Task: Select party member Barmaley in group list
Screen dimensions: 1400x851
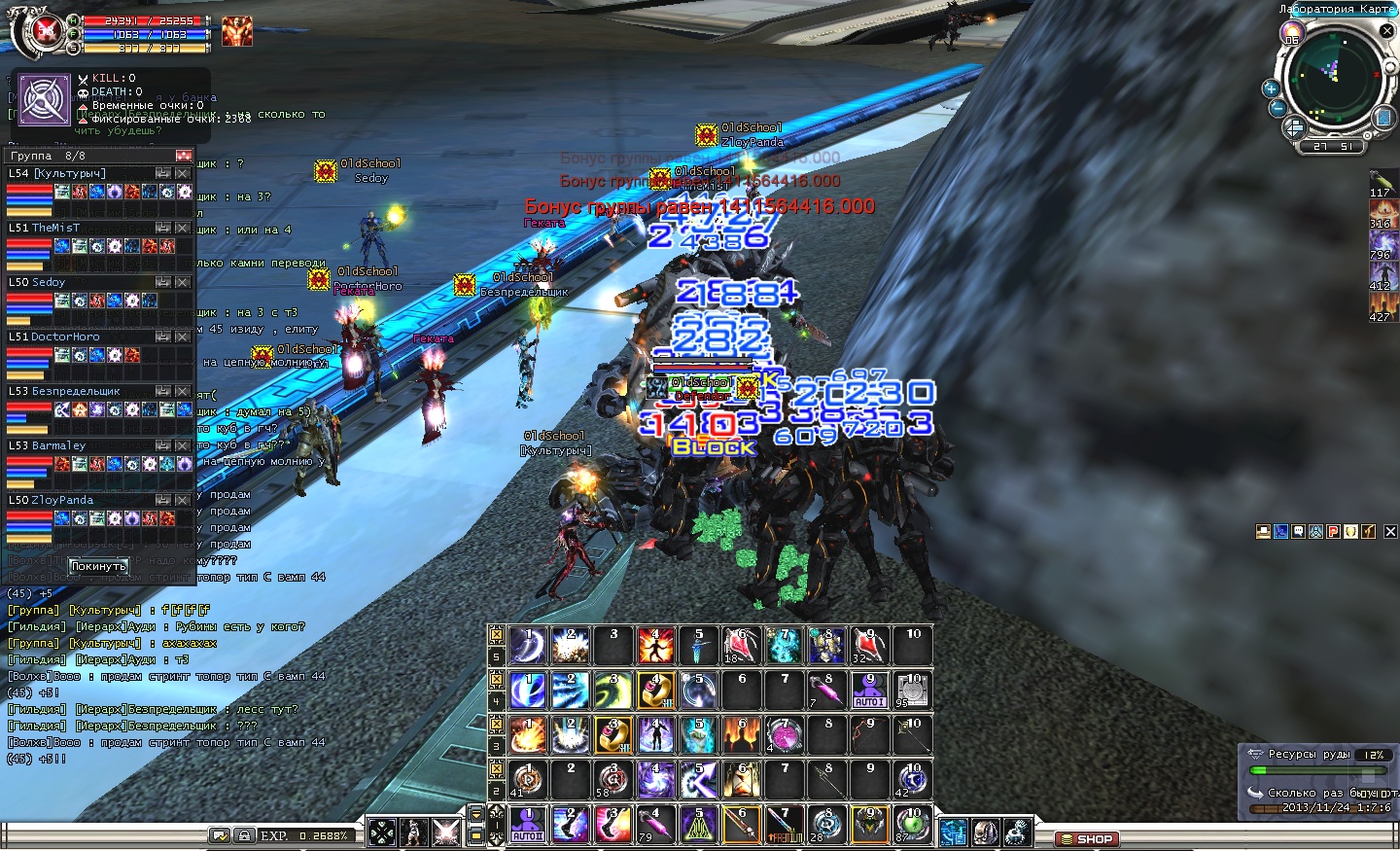Action: [x=58, y=445]
